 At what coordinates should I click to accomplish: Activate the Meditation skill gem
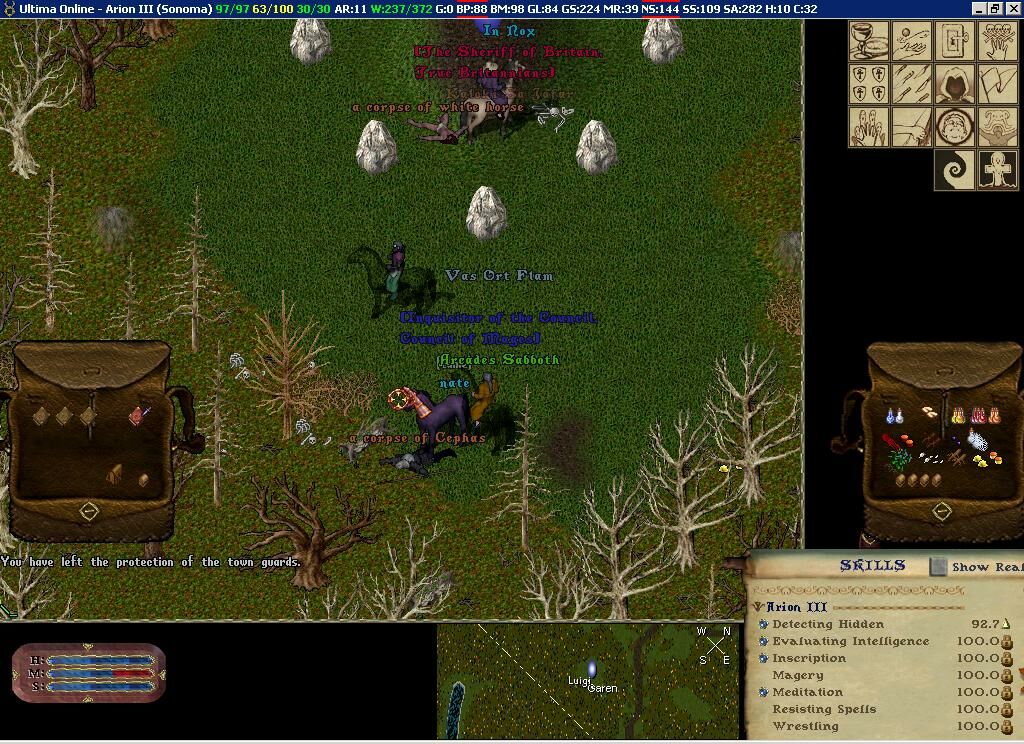pyautogui.click(x=763, y=692)
